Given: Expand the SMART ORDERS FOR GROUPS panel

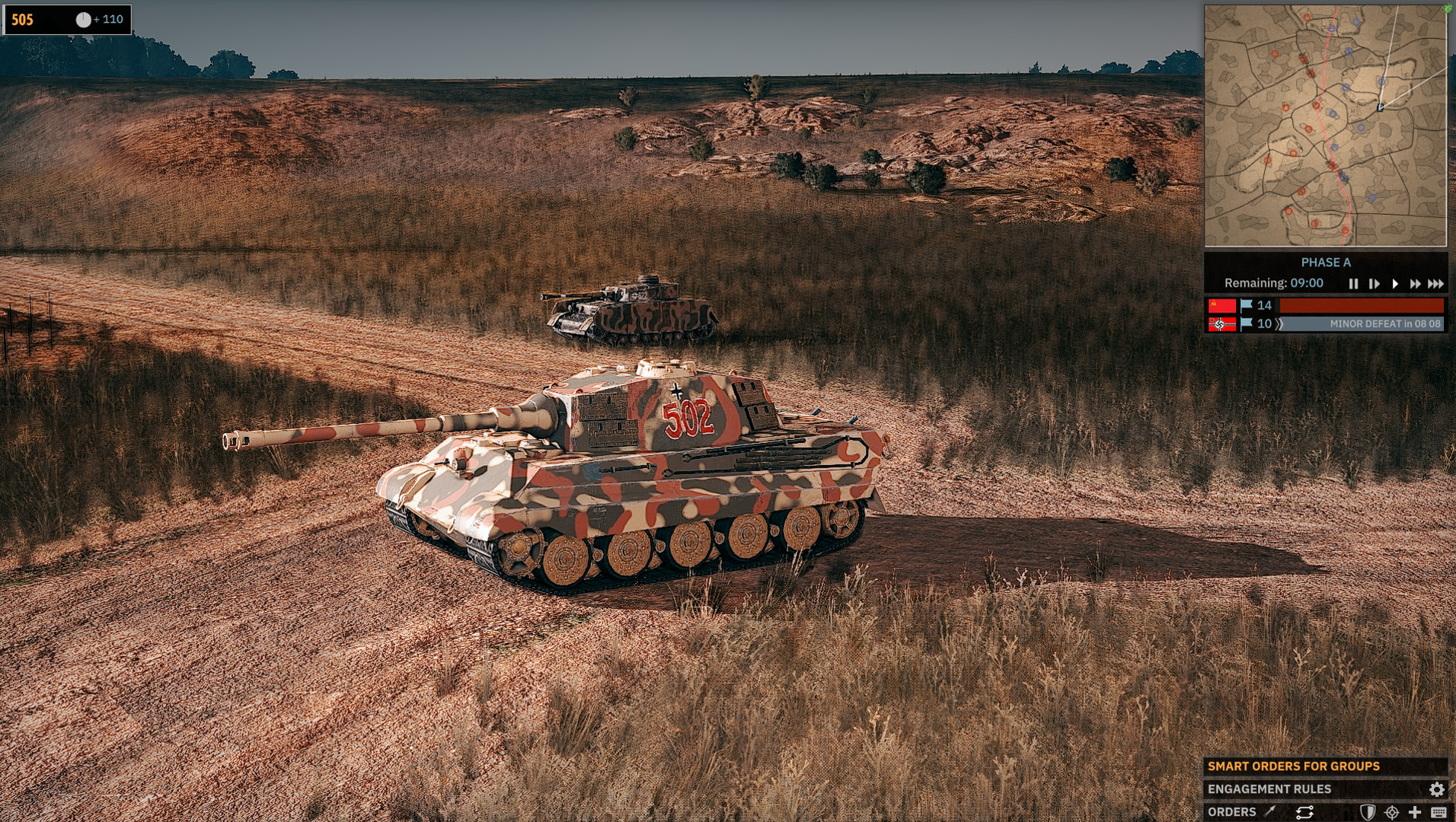Looking at the screenshot, I should pos(1295,766).
